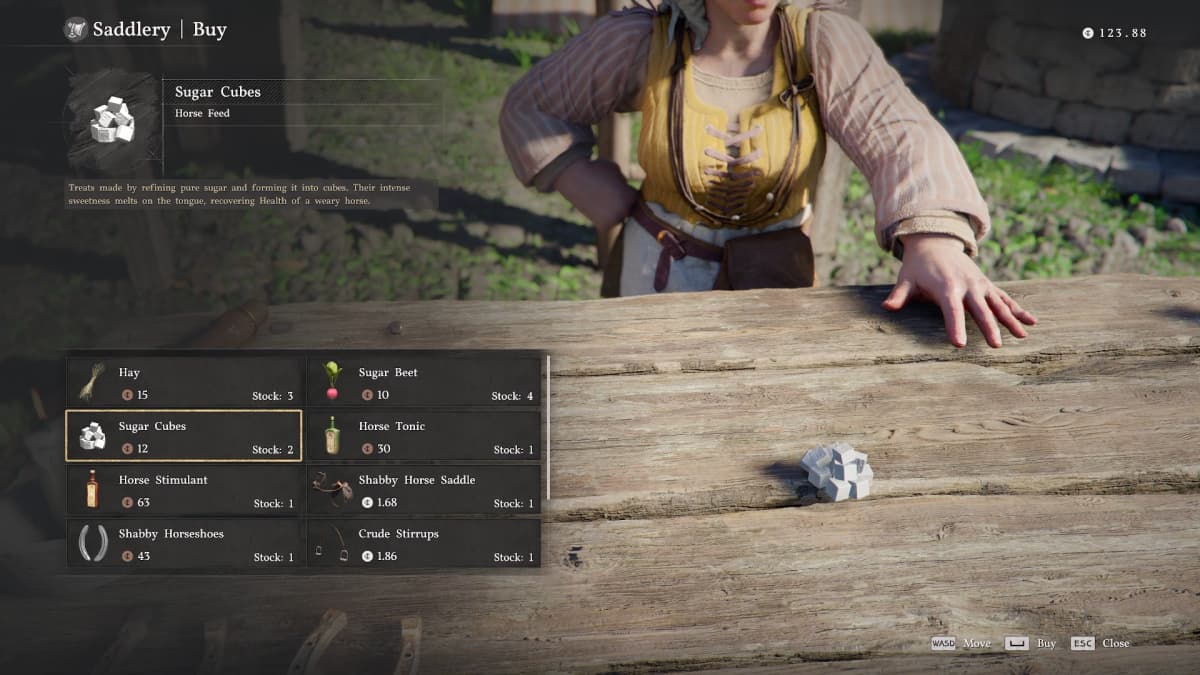
Task: Choose the Shabby Horse Saddle entry
Action: tap(423, 490)
